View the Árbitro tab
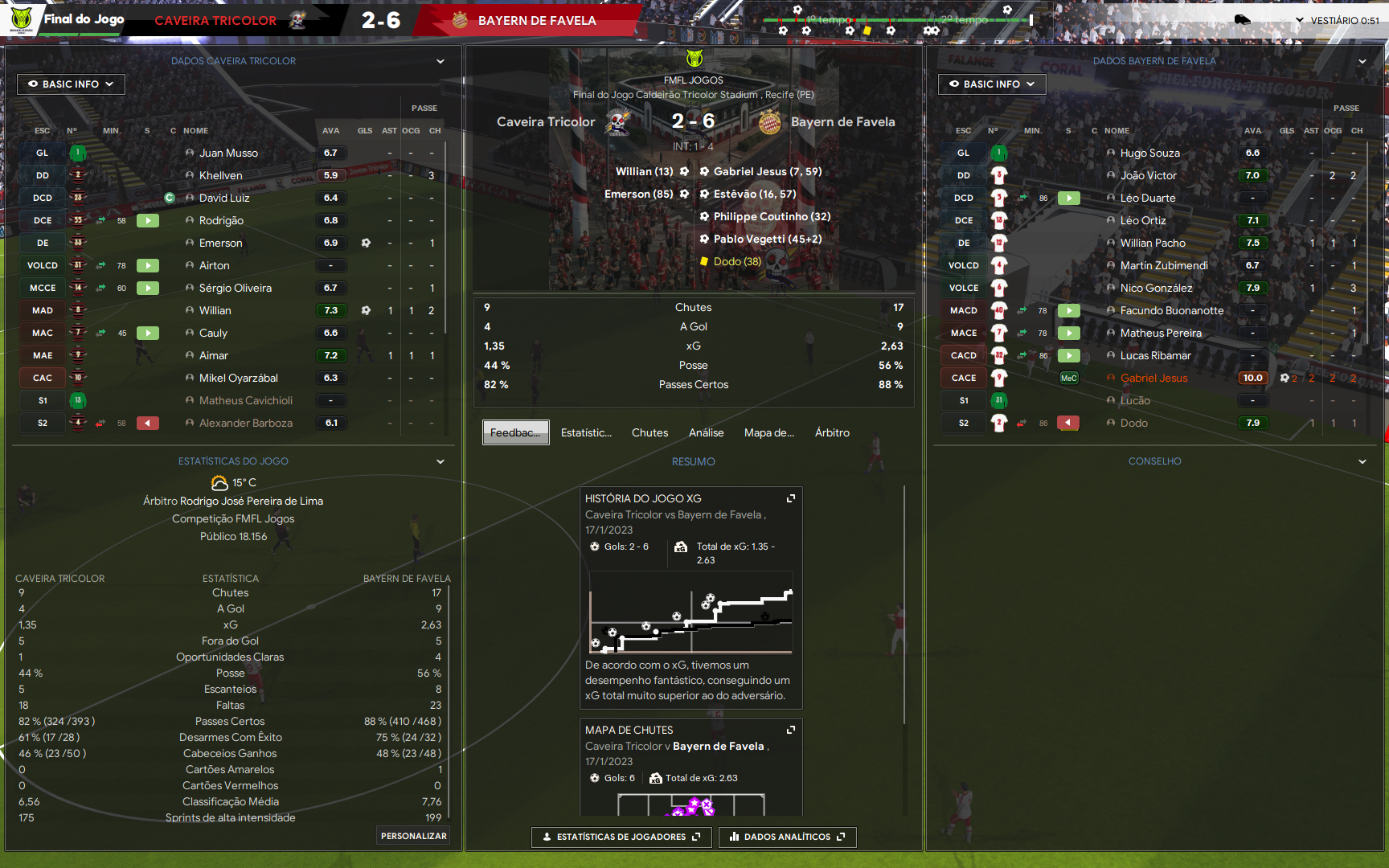The width and height of the screenshot is (1389, 868). tap(832, 432)
